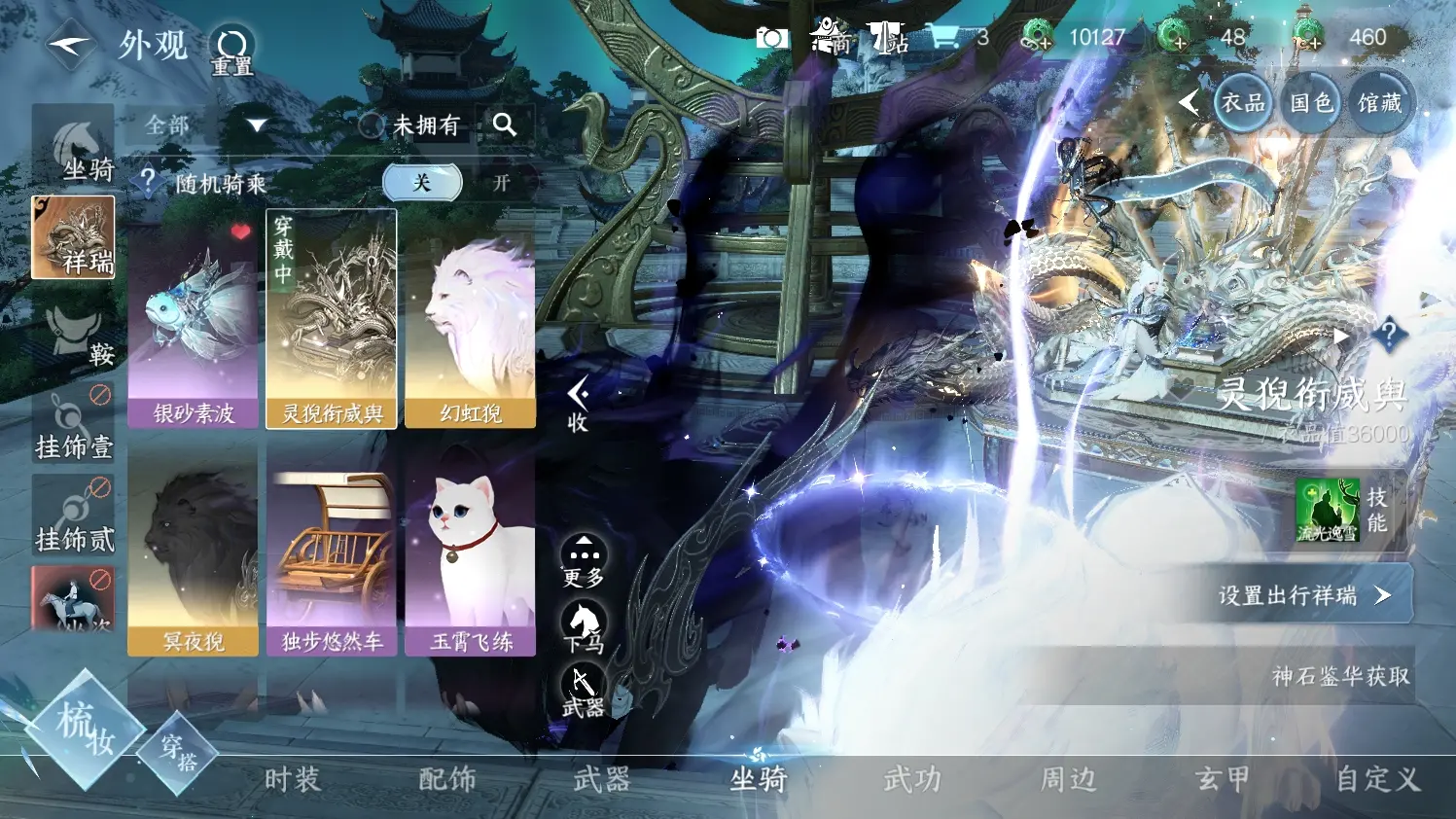Open the mount search magnifier

tap(504, 125)
